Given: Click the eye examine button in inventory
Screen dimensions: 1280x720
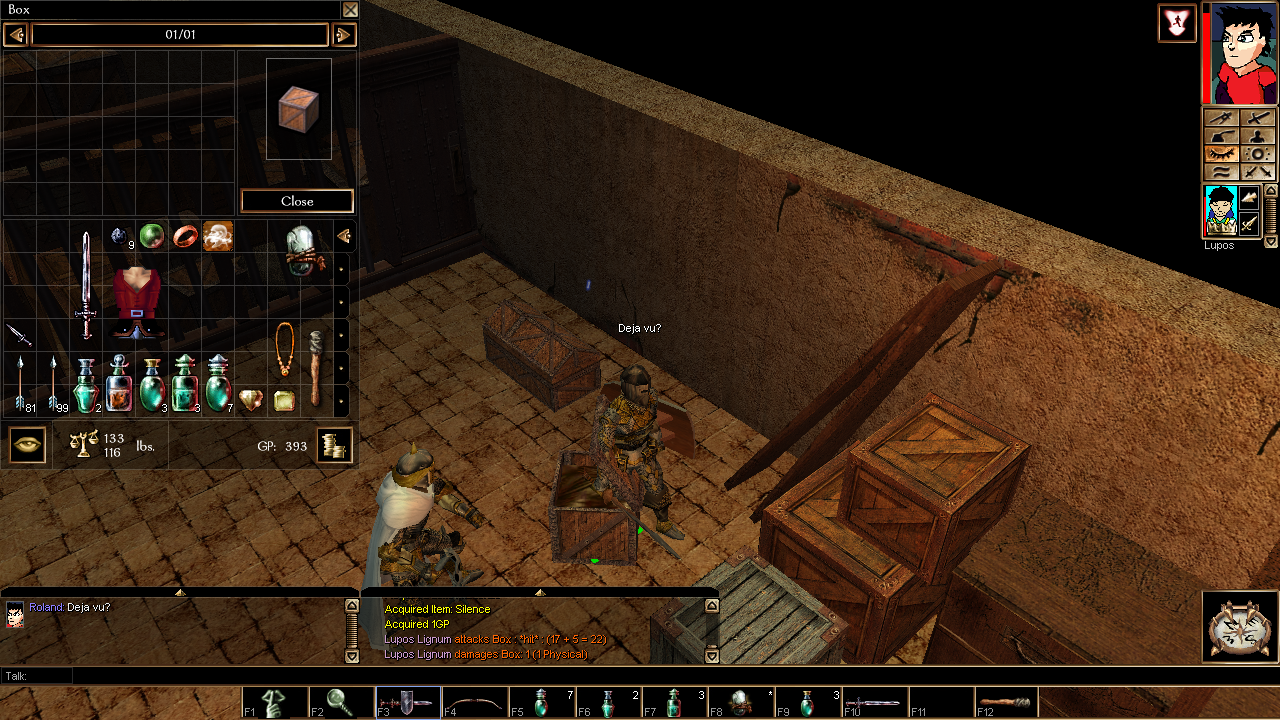Looking at the screenshot, I should coord(27,445).
